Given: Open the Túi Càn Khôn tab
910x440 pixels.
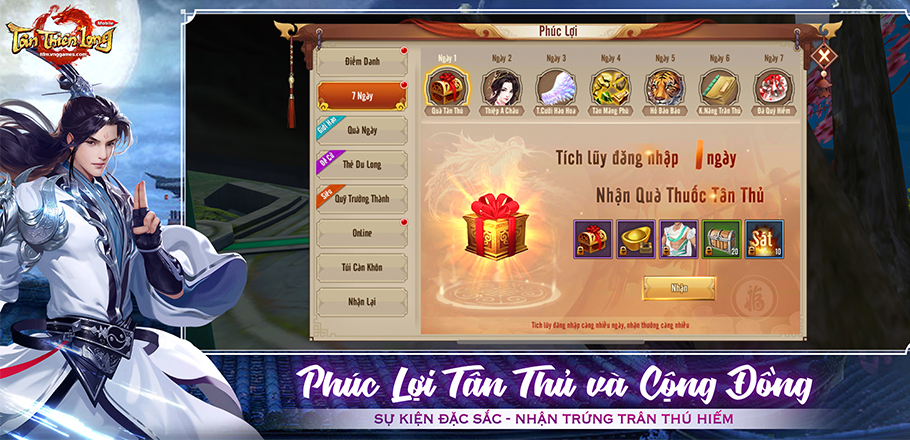Looking at the screenshot, I should (x=361, y=267).
